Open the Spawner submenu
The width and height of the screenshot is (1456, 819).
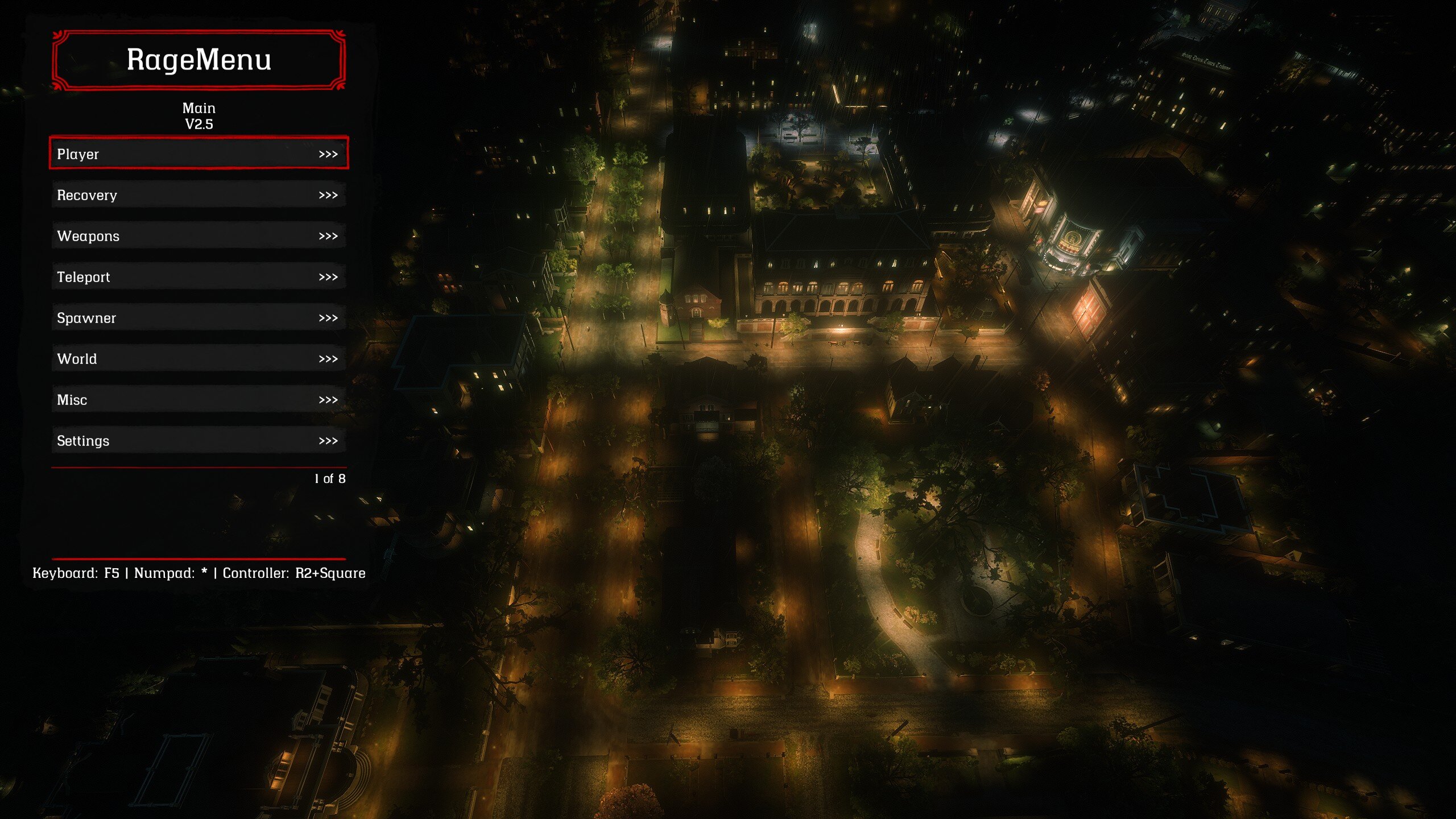click(x=198, y=318)
